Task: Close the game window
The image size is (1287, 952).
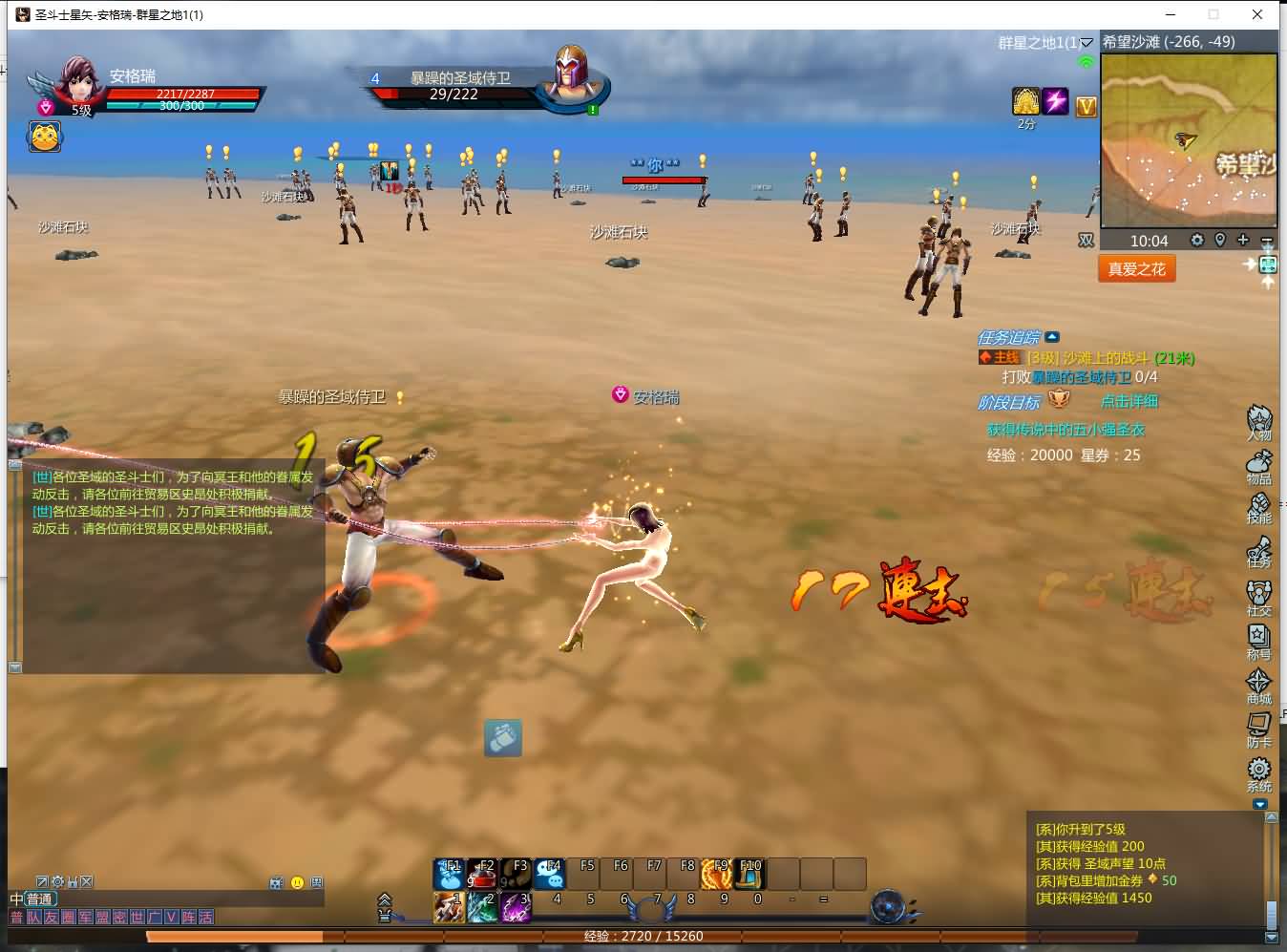Action: (1257, 14)
